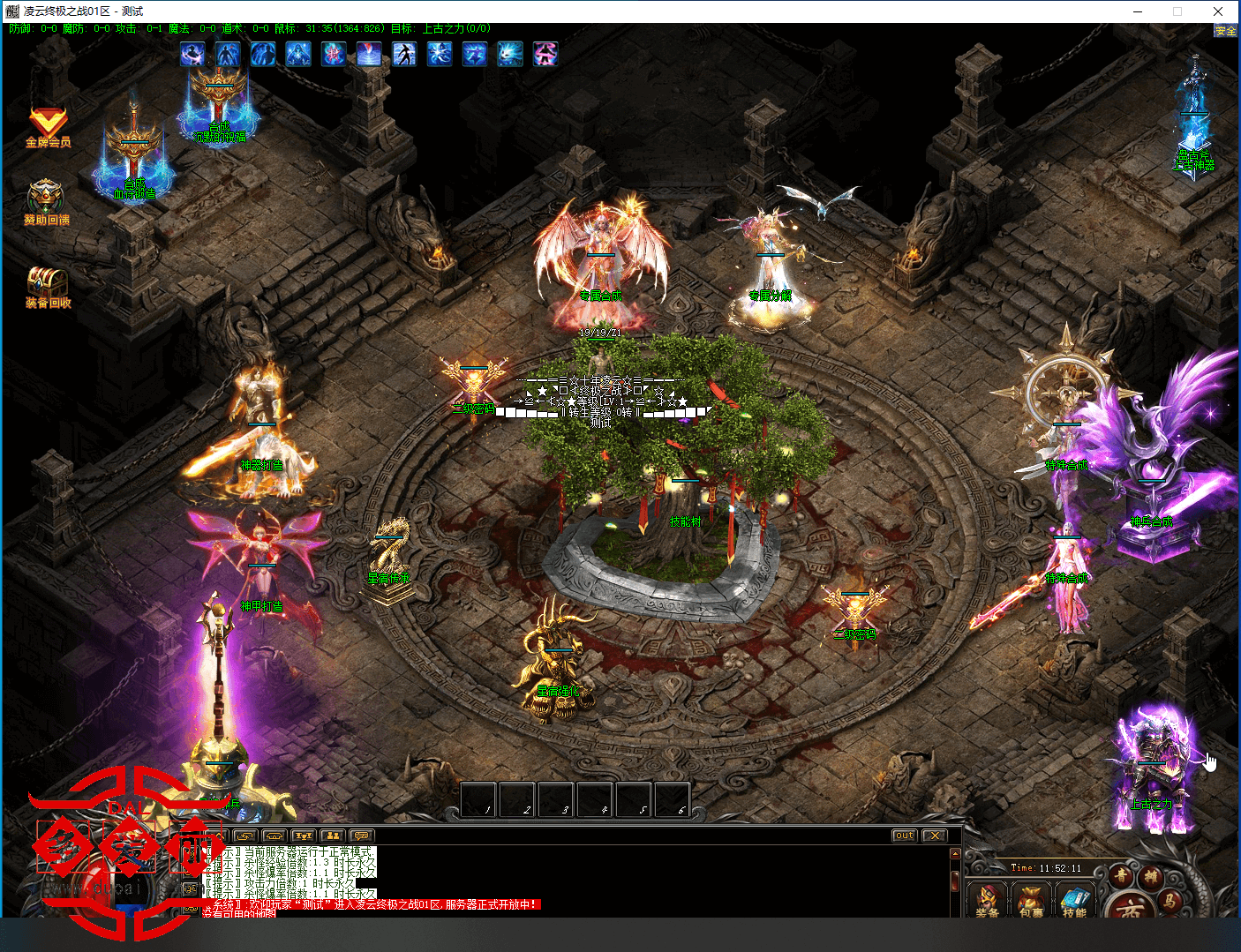Open the large 商 shop button
This screenshot has height=952, width=1241.
(1130, 907)
